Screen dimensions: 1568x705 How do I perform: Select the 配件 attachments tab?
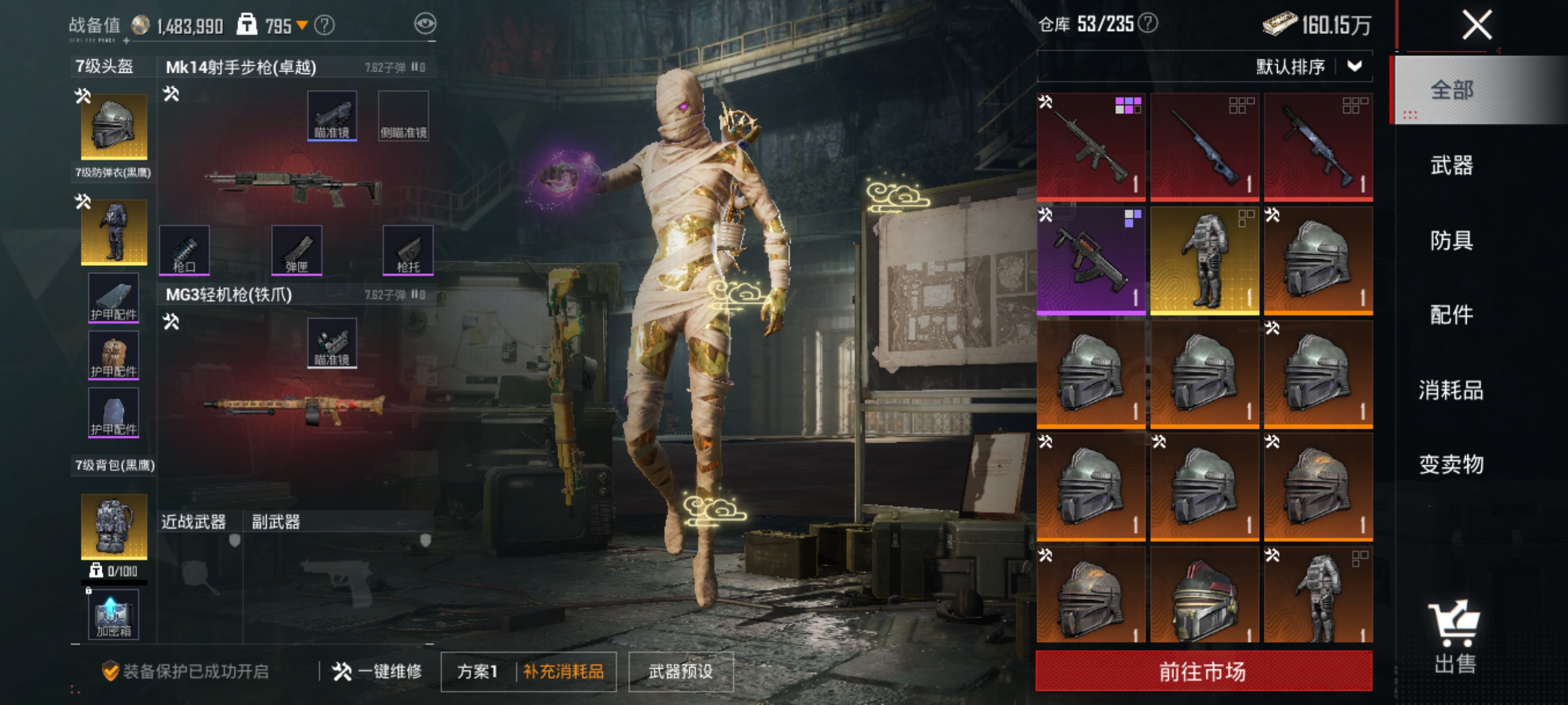[x=1451, y=315]
